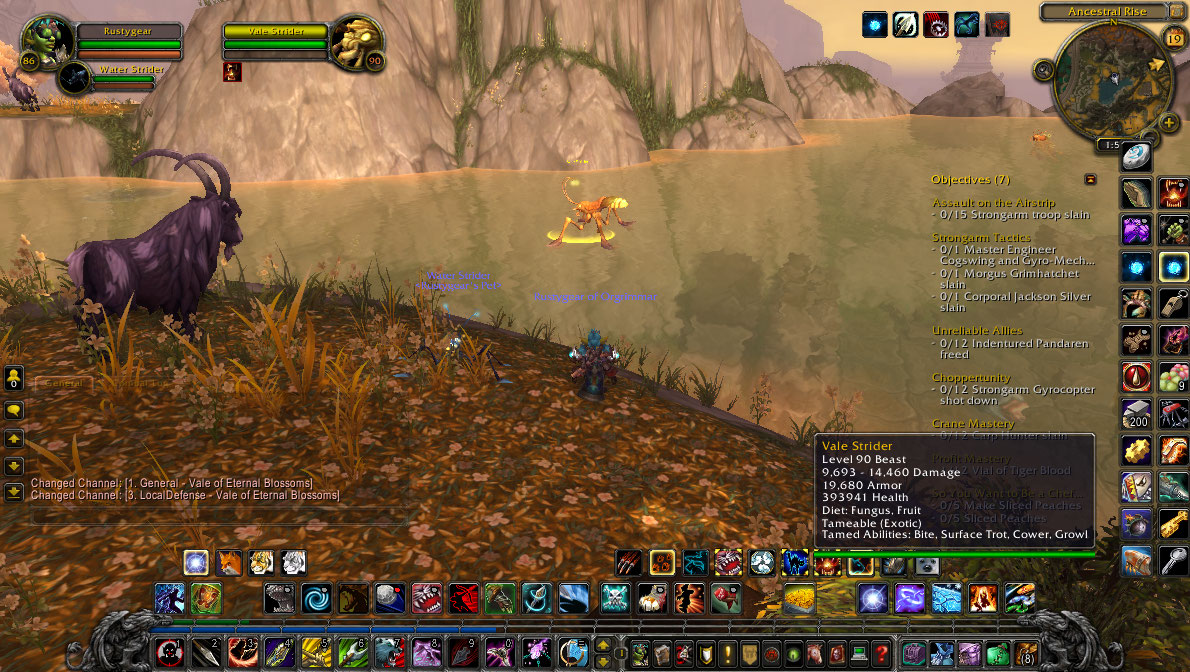Image resolution: width=1190 pixels, height=672 pixels.
Task: Open the red question mark help button
Action: pos(880,653)
